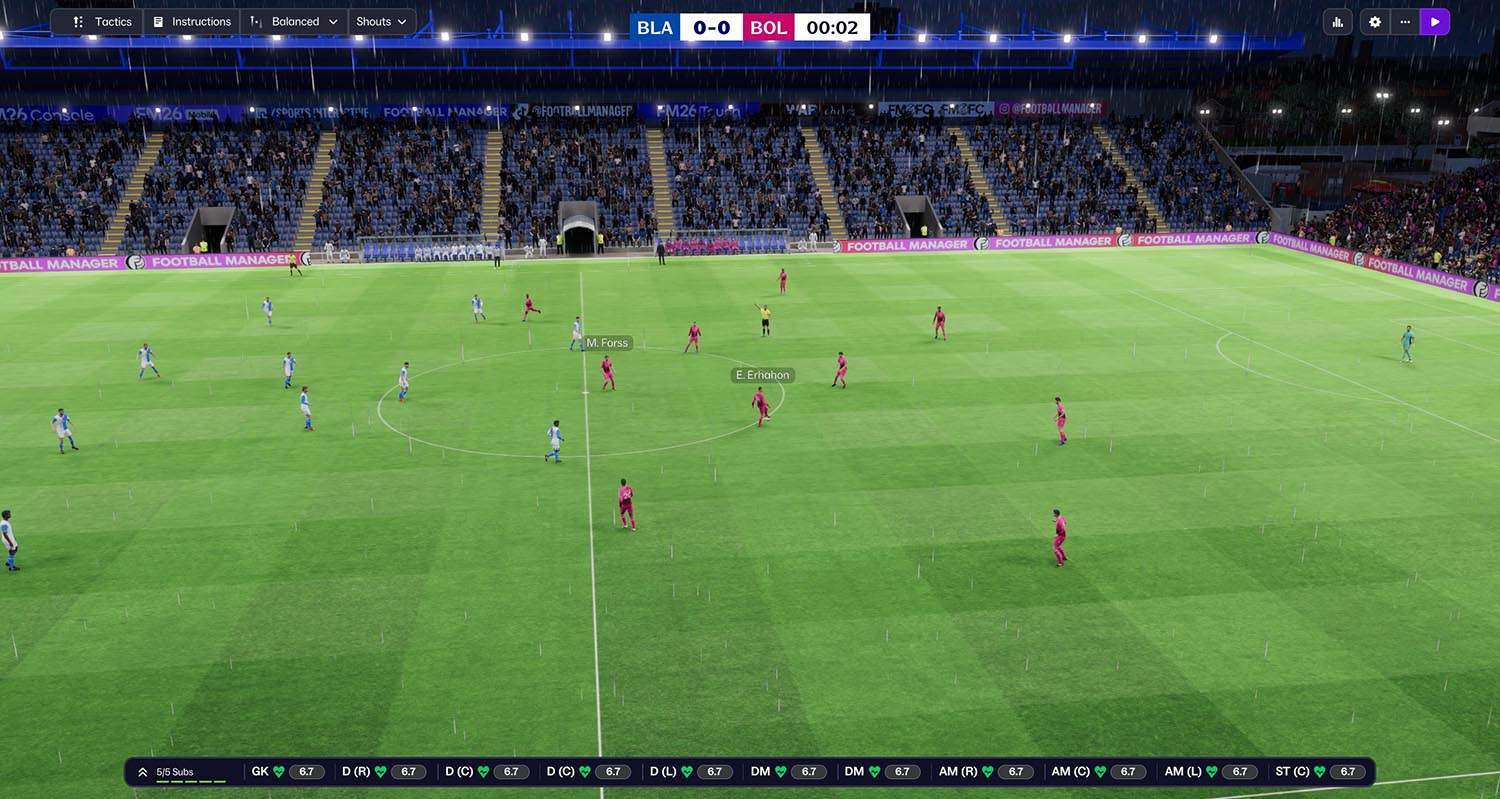The height and width of the screenshot is (799, 1500).
Task: Open the Instructions panel
Action: pyautogui.click(x=191, y=22)
